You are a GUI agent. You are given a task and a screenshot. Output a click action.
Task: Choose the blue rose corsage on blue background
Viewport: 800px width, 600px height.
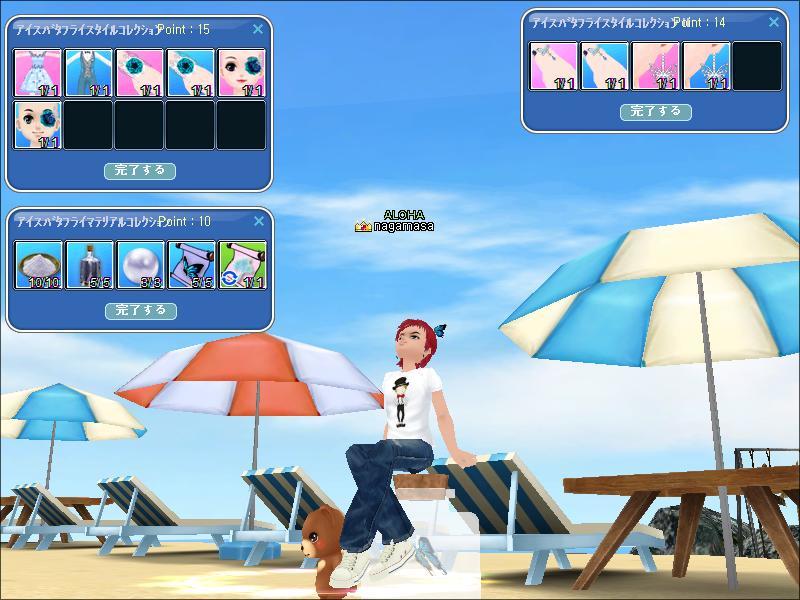(191, 73)
